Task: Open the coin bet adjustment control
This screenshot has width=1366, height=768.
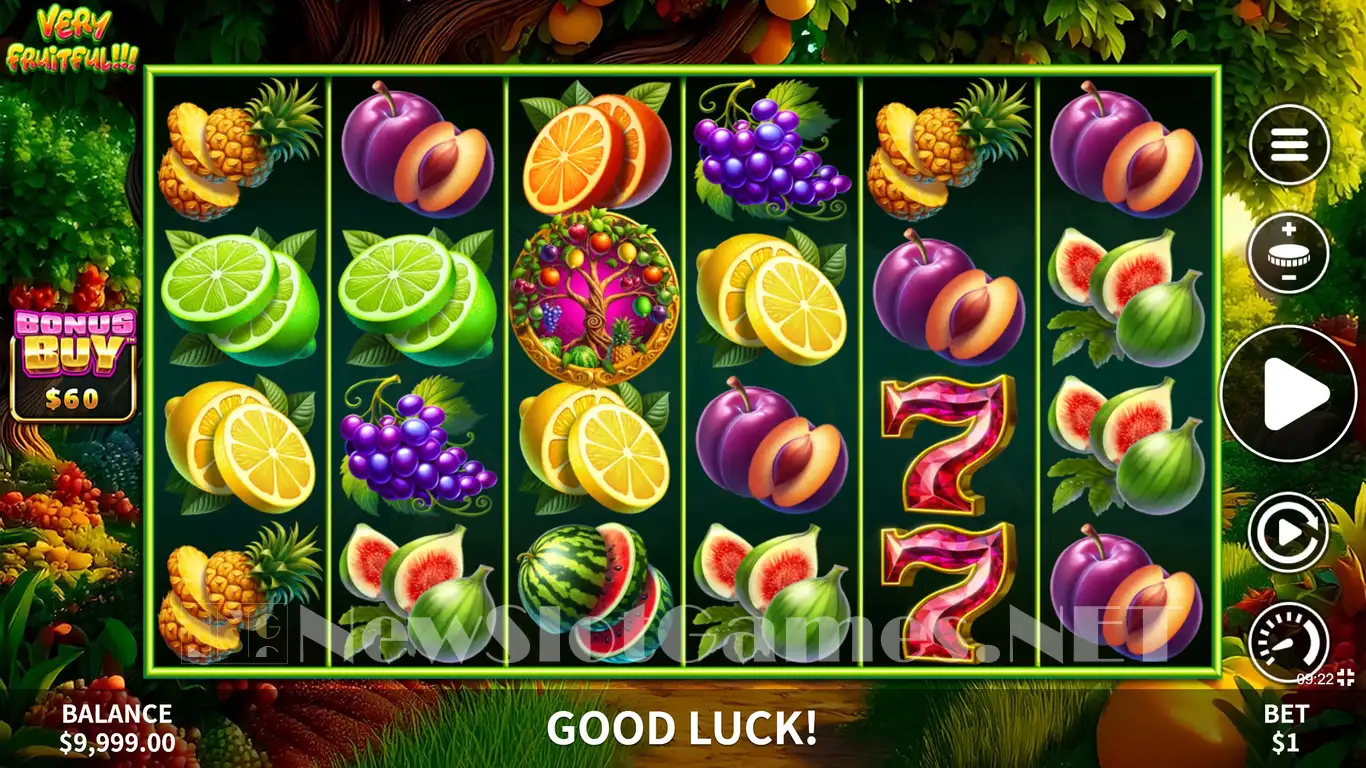Action: (x=1288, y=253)
